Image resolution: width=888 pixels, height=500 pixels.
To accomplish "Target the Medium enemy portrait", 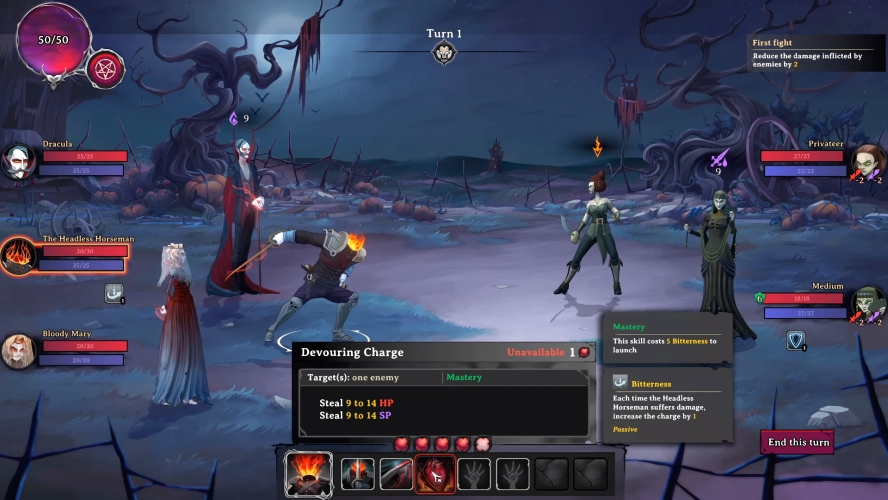I will (x=868, y=302).
